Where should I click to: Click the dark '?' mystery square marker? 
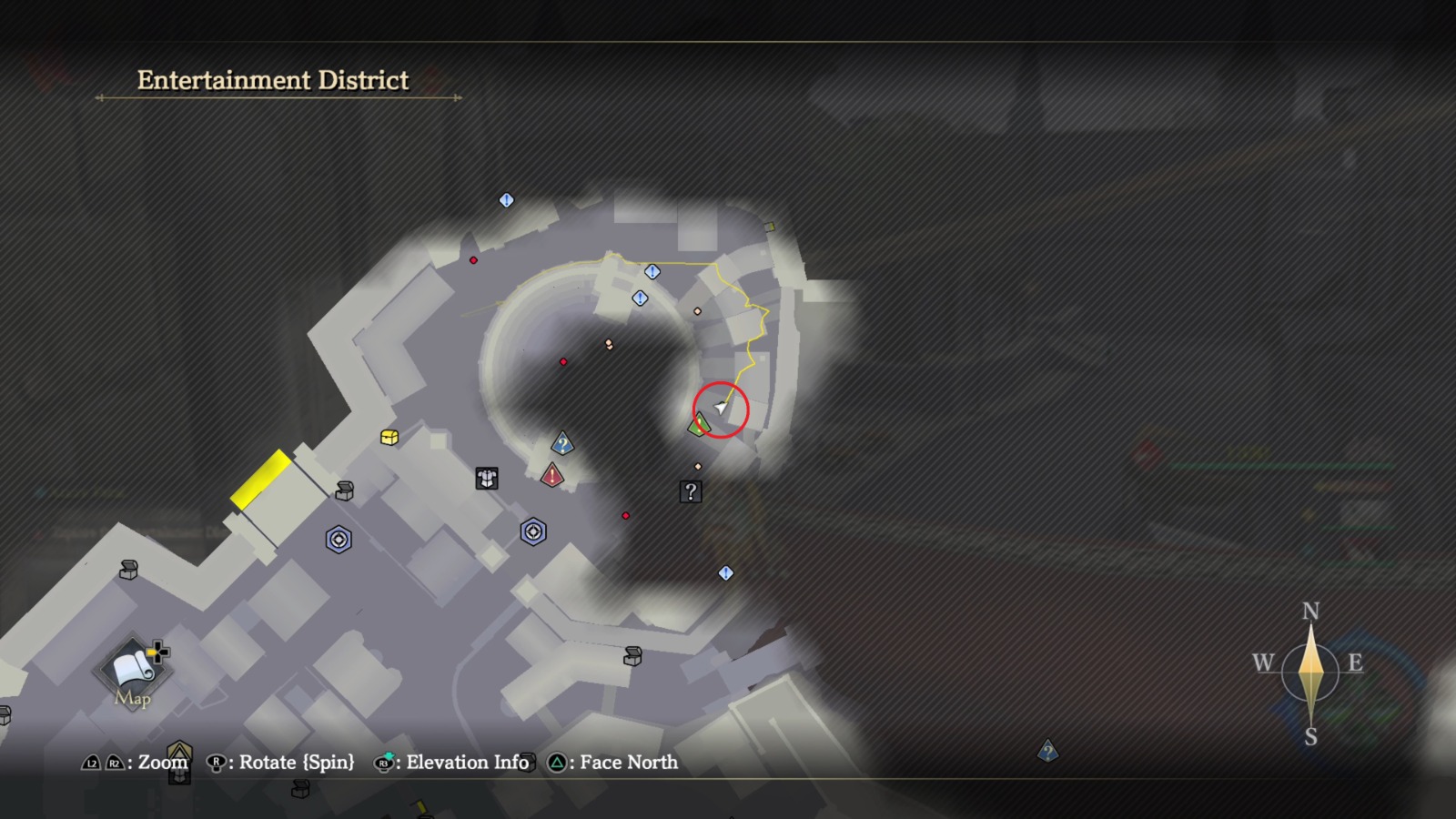click(x=691, y=492)
